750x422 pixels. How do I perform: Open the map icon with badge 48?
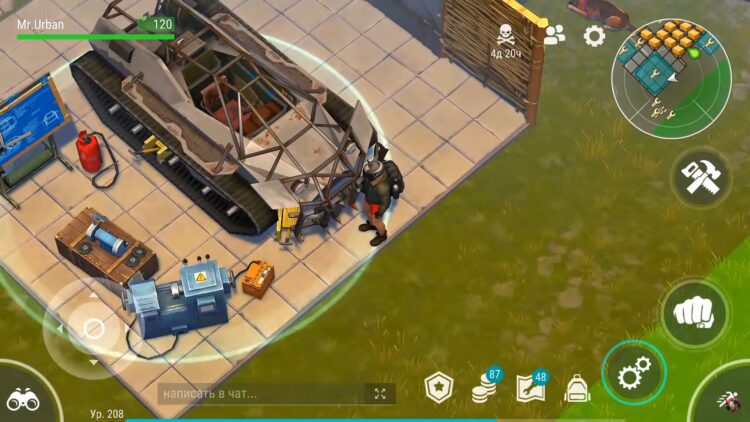pyautogui.click(x=530, y=387)
